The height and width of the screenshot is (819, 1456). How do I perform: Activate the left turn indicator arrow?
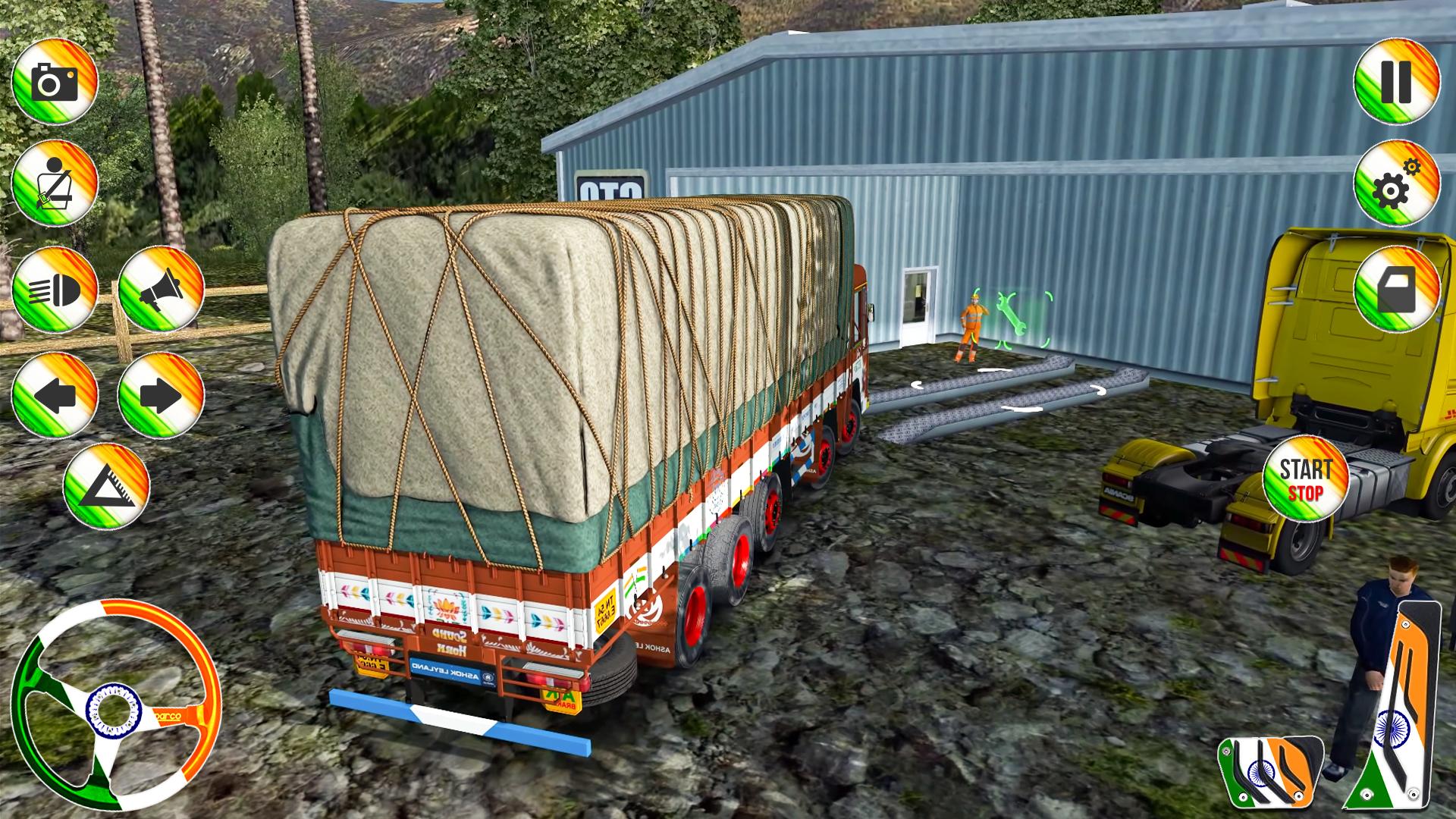(x=55, y=395)
